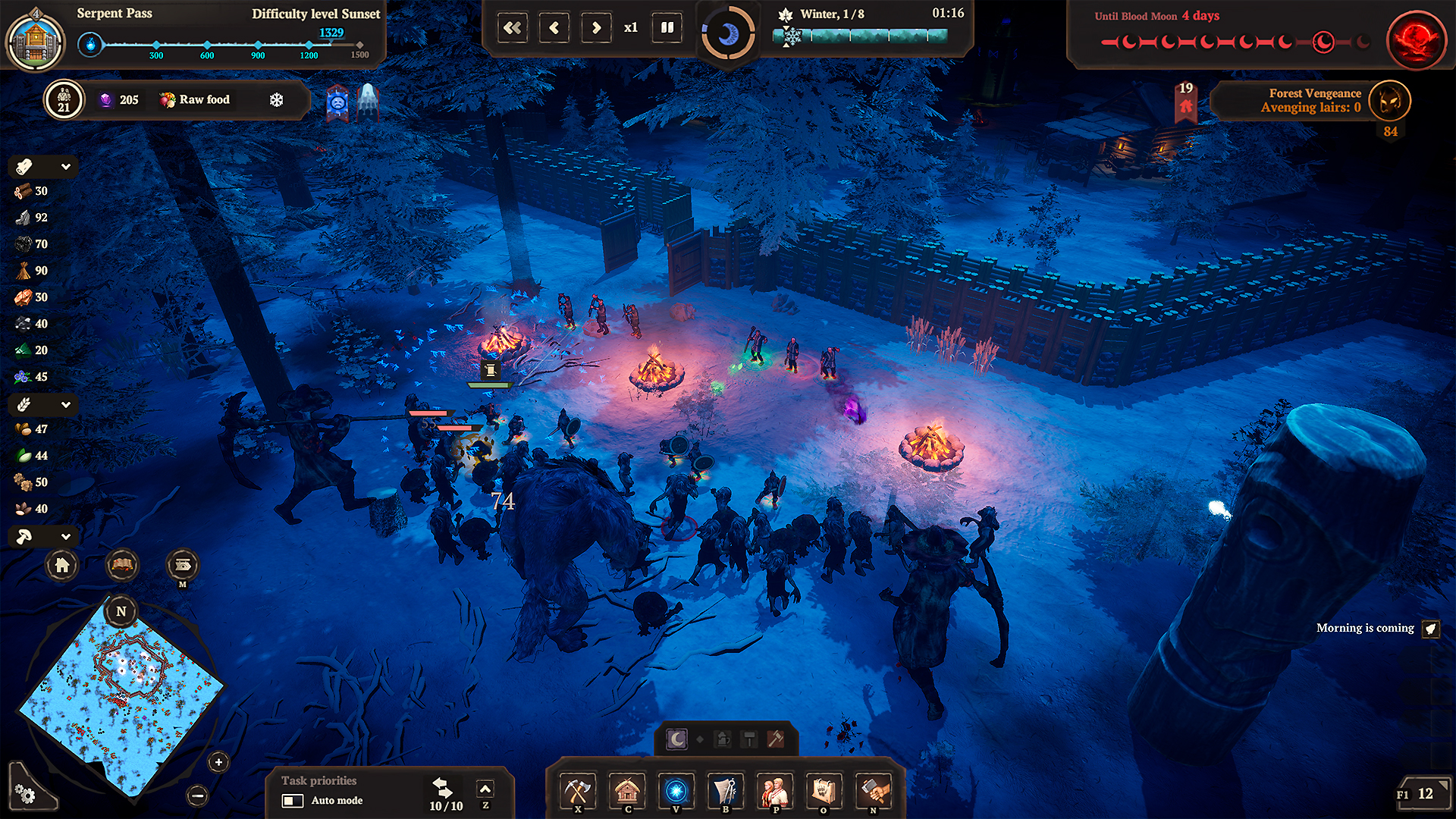Open the home settlement icon above minimap
Screen dimensions: 1456x819
[62, 565]
